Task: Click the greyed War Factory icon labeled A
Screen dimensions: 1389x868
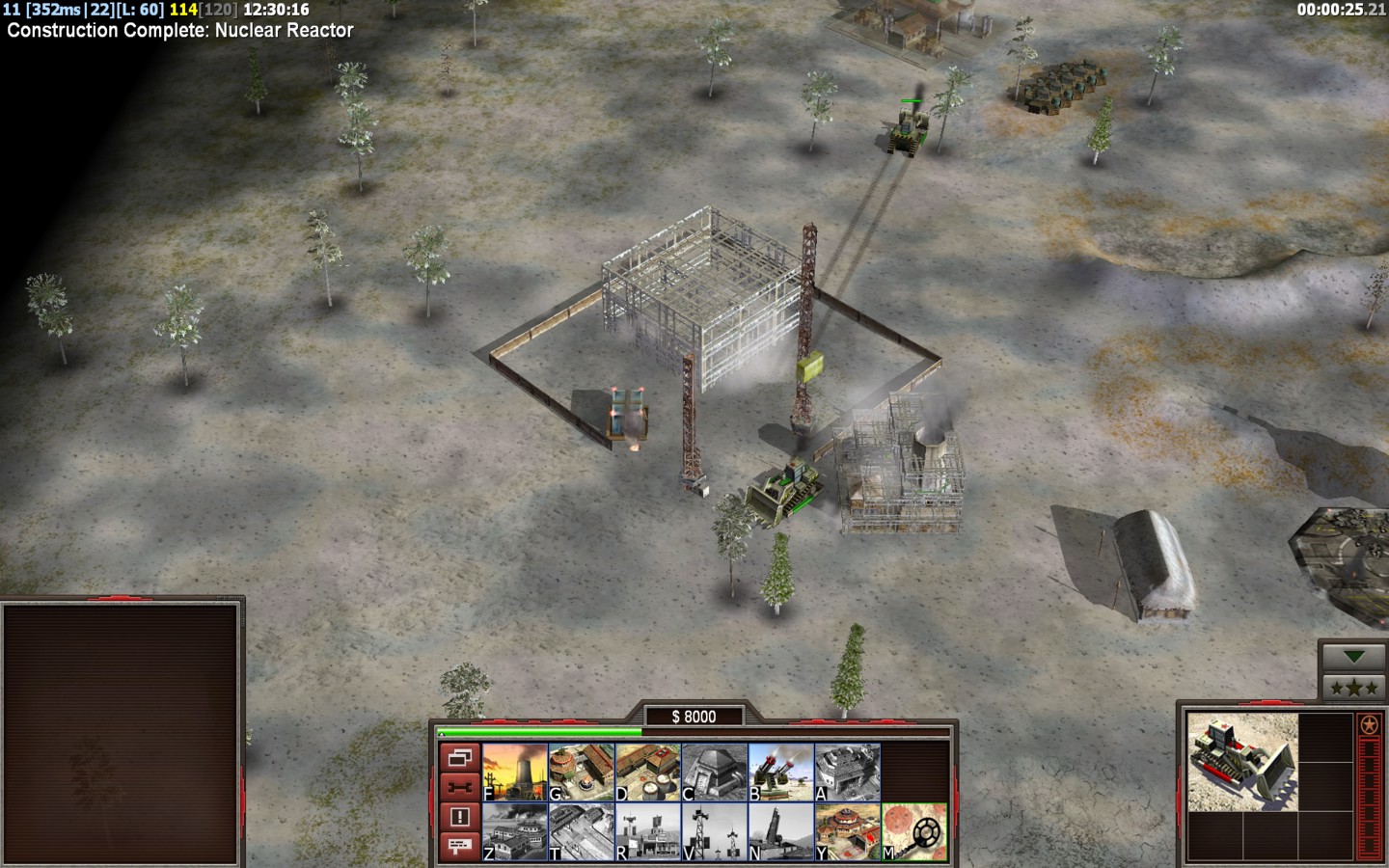Action: click(847, 772)
